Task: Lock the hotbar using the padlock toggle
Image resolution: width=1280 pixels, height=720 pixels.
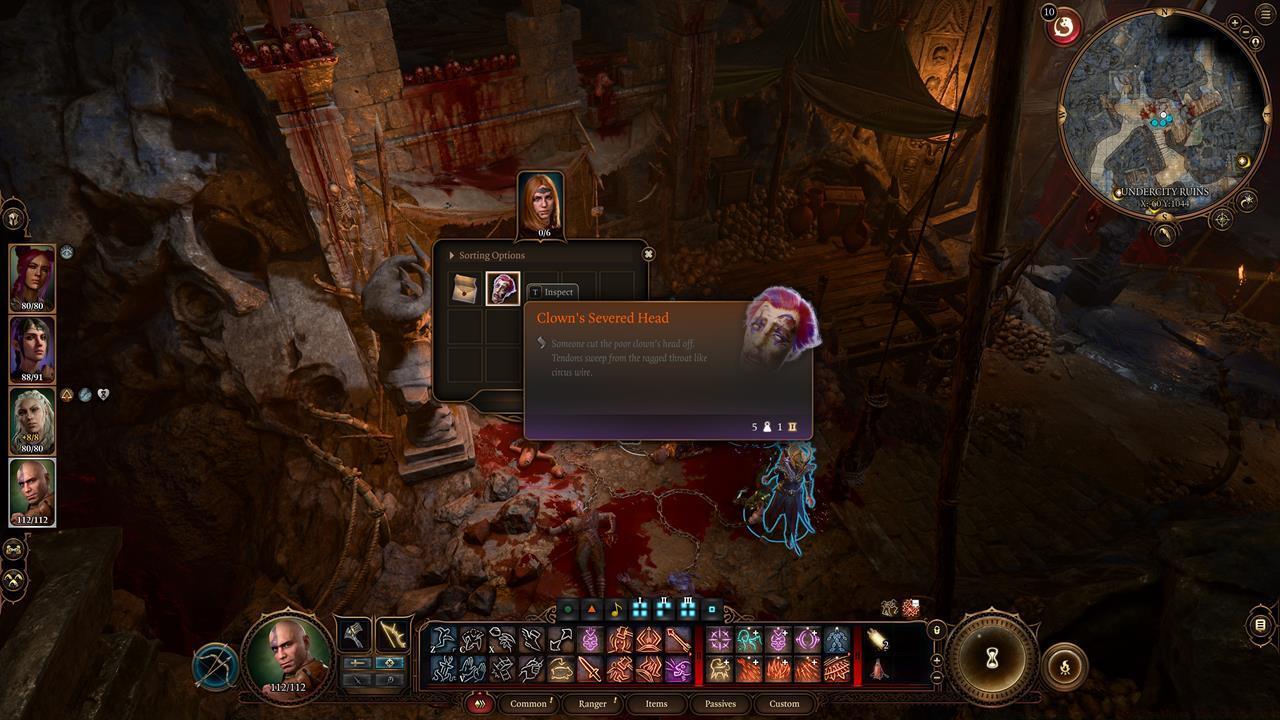Action: 936,630
